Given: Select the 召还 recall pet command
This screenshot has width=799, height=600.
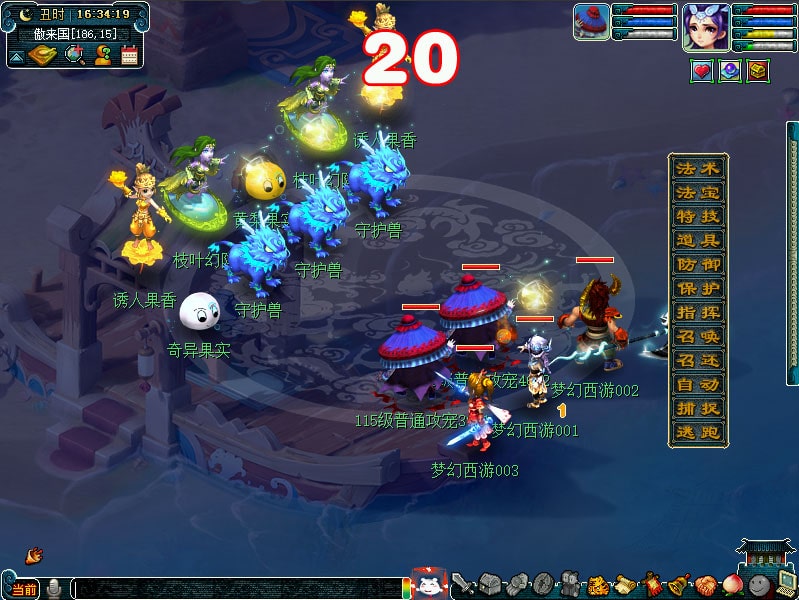Looking at the screenshot, I should point(697,361).
